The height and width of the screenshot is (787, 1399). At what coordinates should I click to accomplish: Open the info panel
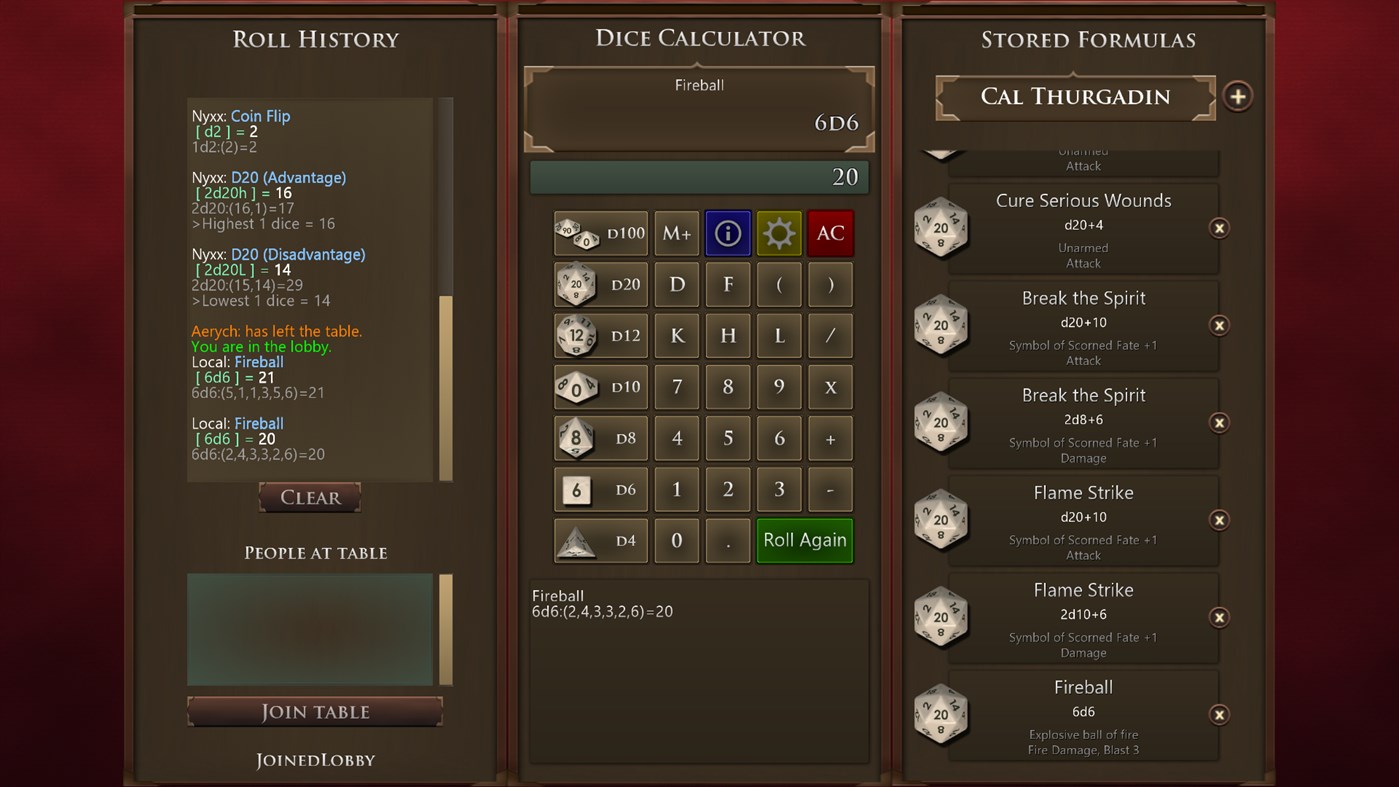pyautogui.click(x=727, y=233)
